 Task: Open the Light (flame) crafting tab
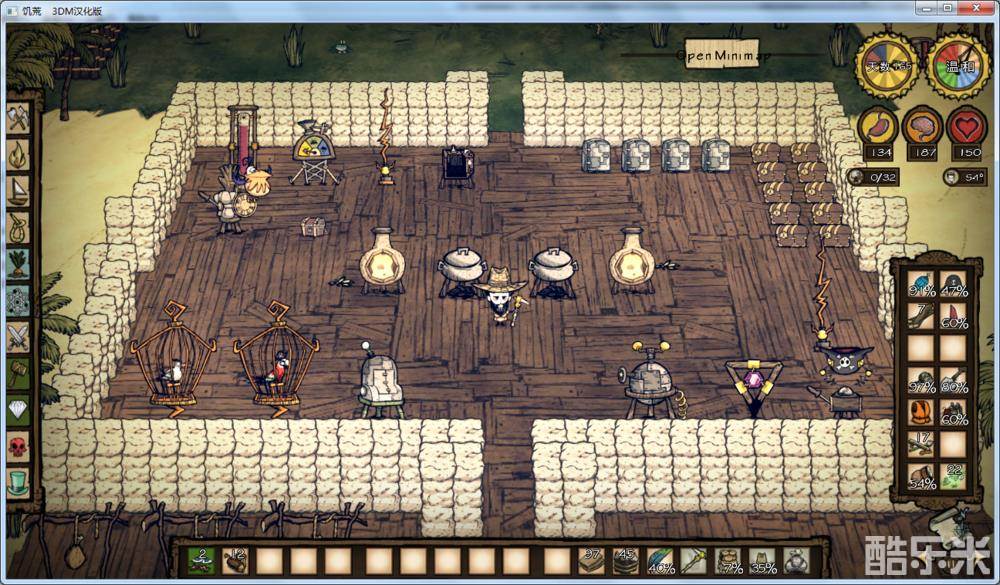[18, 154]
